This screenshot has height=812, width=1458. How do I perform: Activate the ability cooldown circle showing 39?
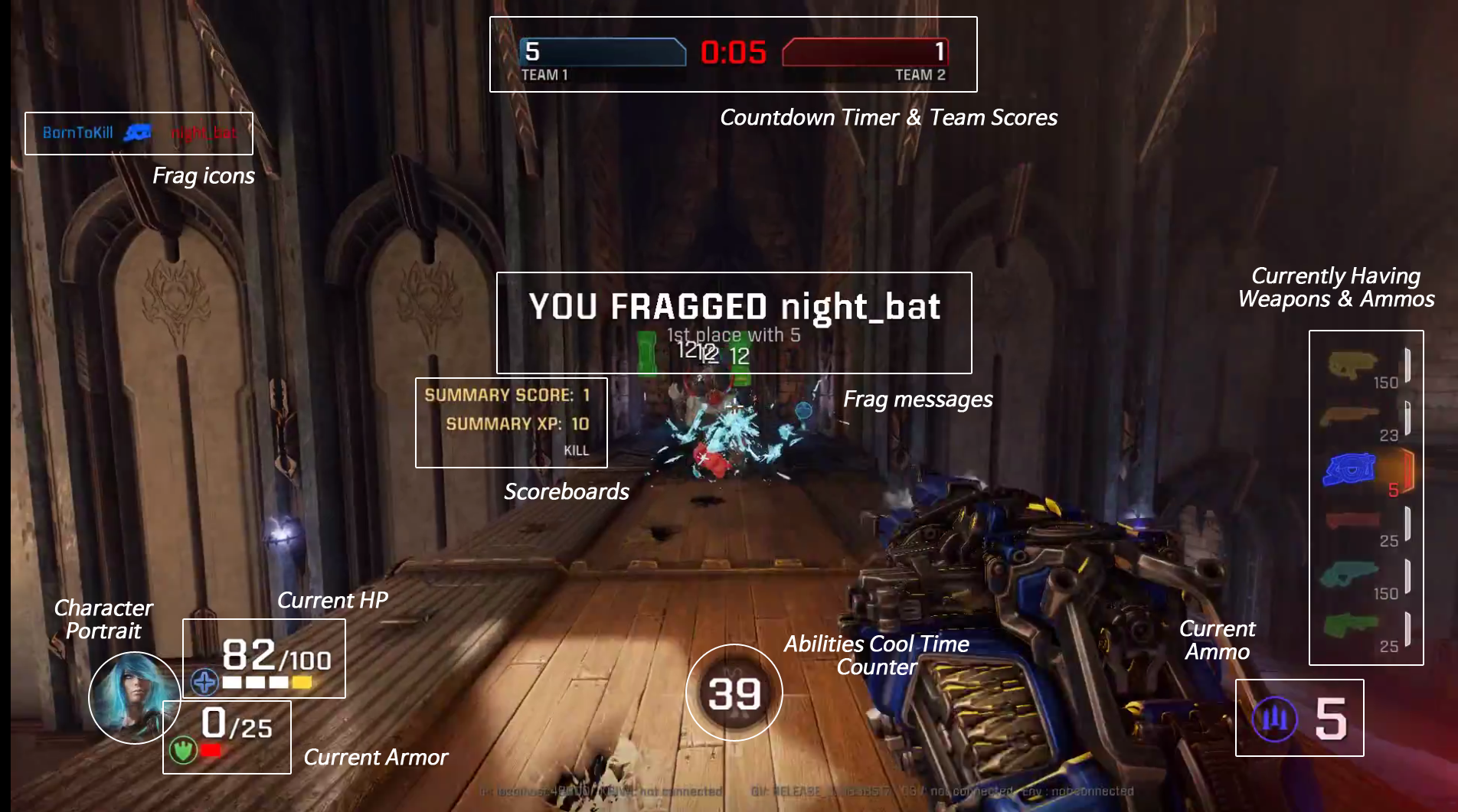point(734,693)
